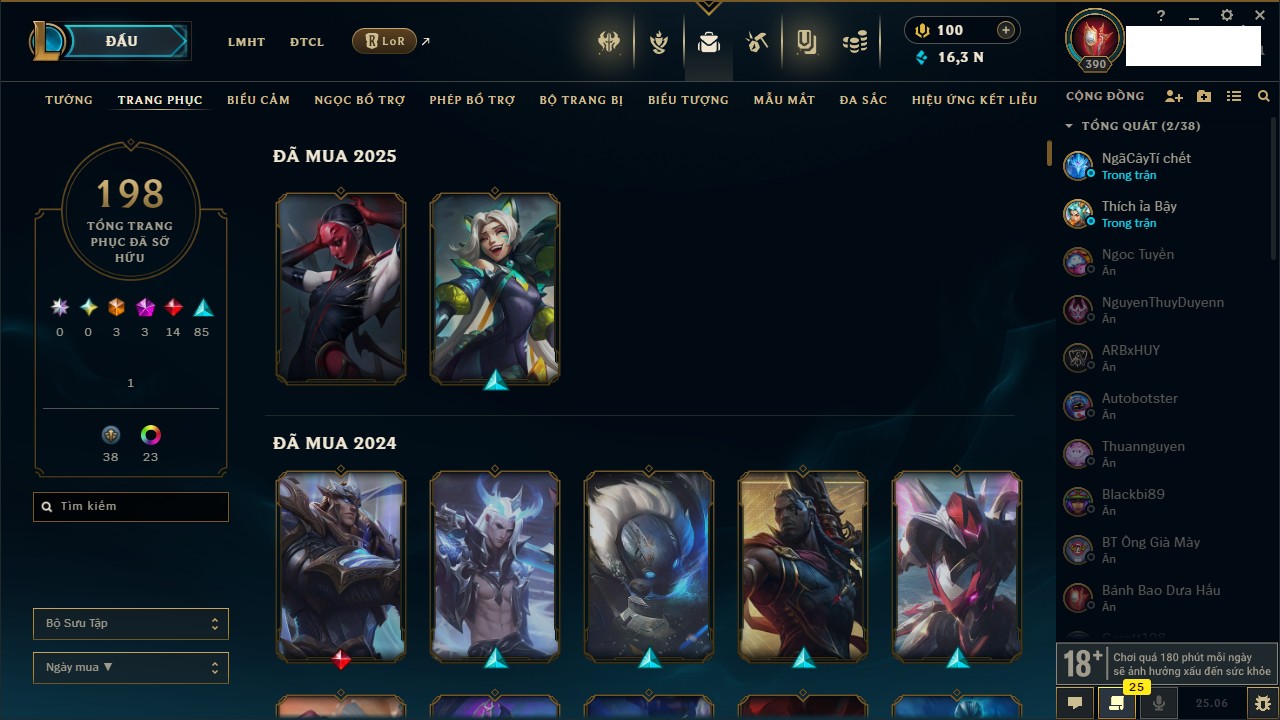Launch the LoR external link
This screenshot has height=720, width=1280.
click(x=385, y=41)
